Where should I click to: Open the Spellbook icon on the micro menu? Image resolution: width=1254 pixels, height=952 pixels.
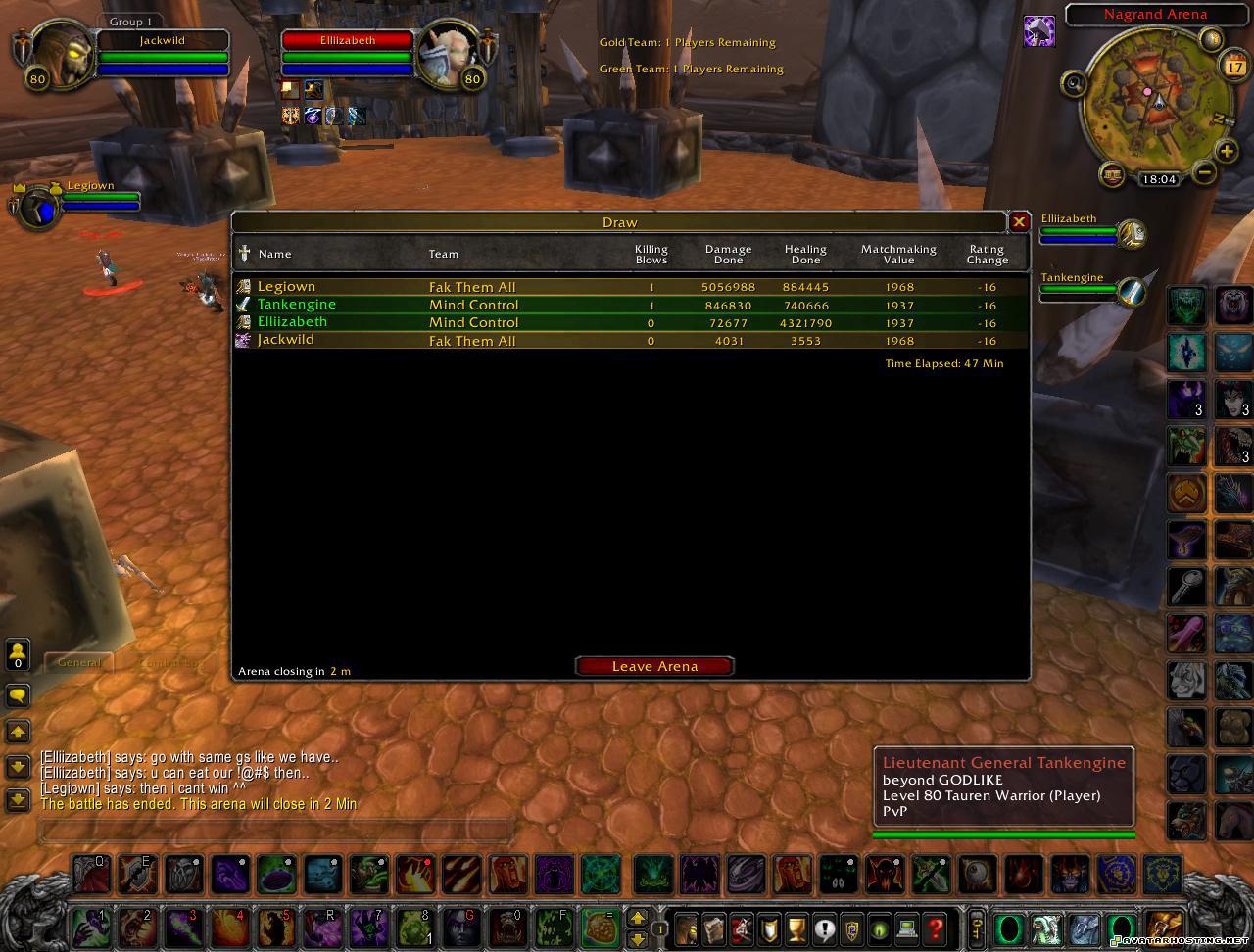pos(714,928)
